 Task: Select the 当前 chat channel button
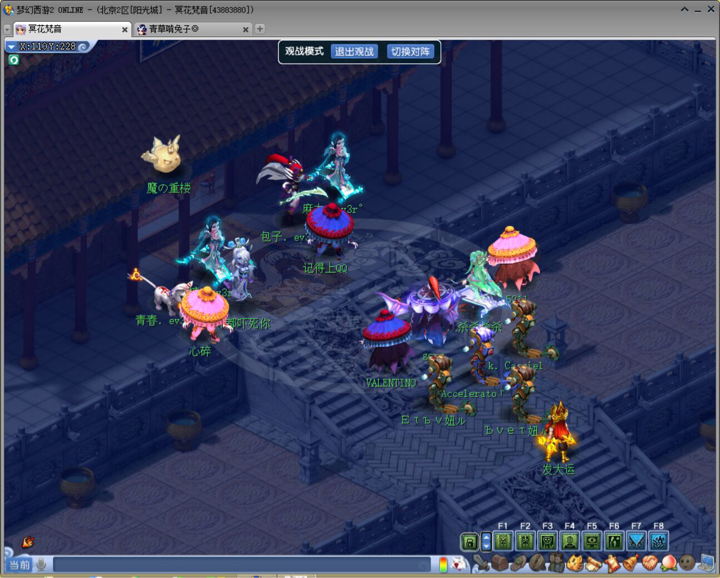(20, 565)
